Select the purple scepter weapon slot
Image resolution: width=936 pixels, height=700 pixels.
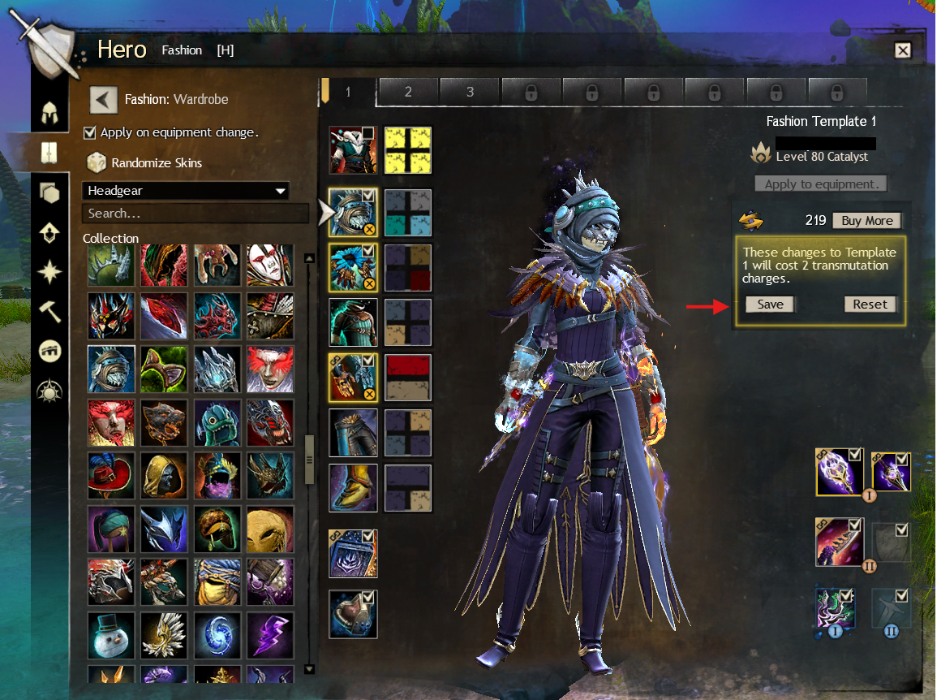(838, 470)
